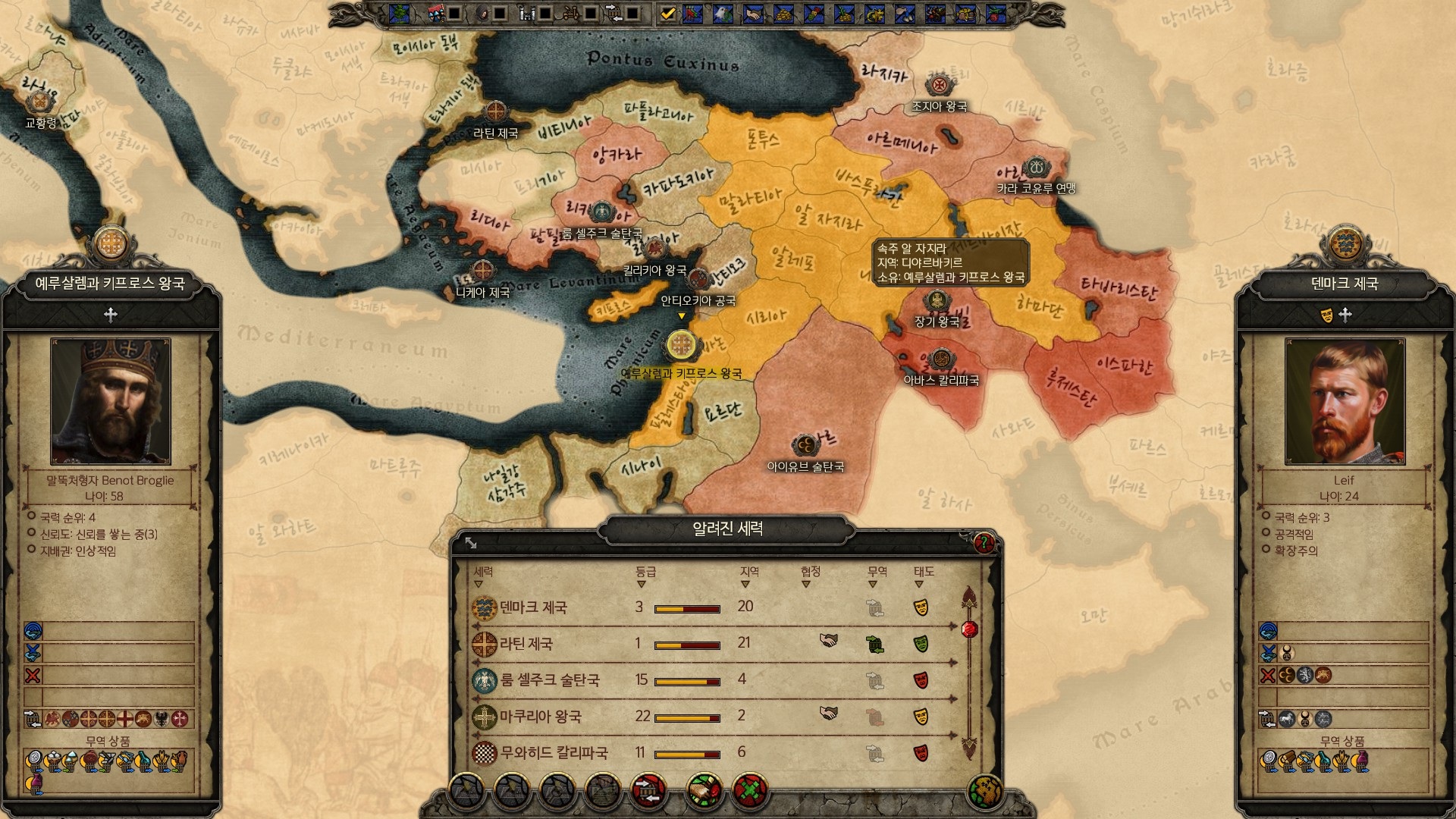Toggle the gold coin pile map filter

(783, 14)
